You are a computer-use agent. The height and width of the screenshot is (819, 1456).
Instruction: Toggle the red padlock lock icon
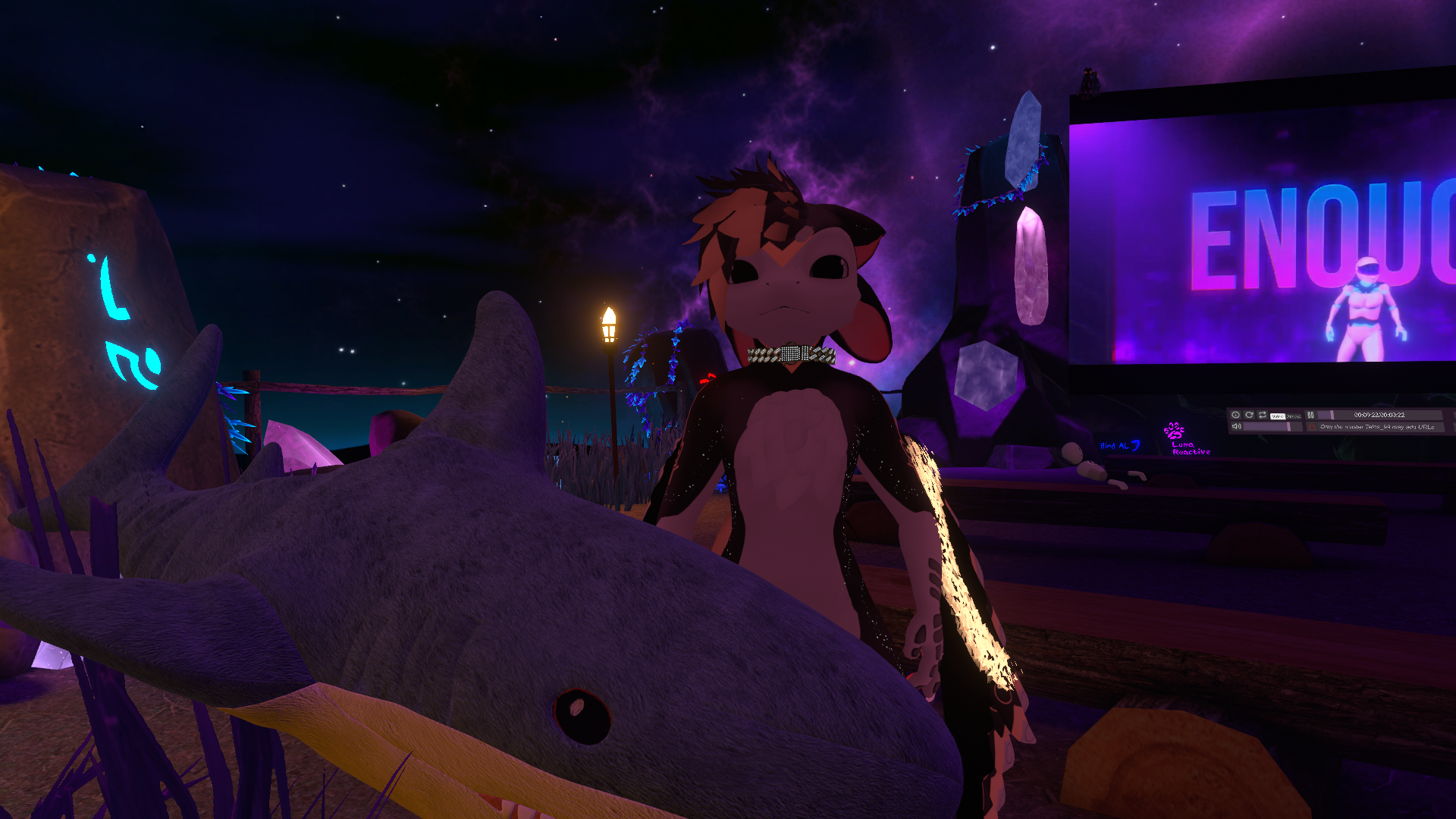(x=1312, y=427)
